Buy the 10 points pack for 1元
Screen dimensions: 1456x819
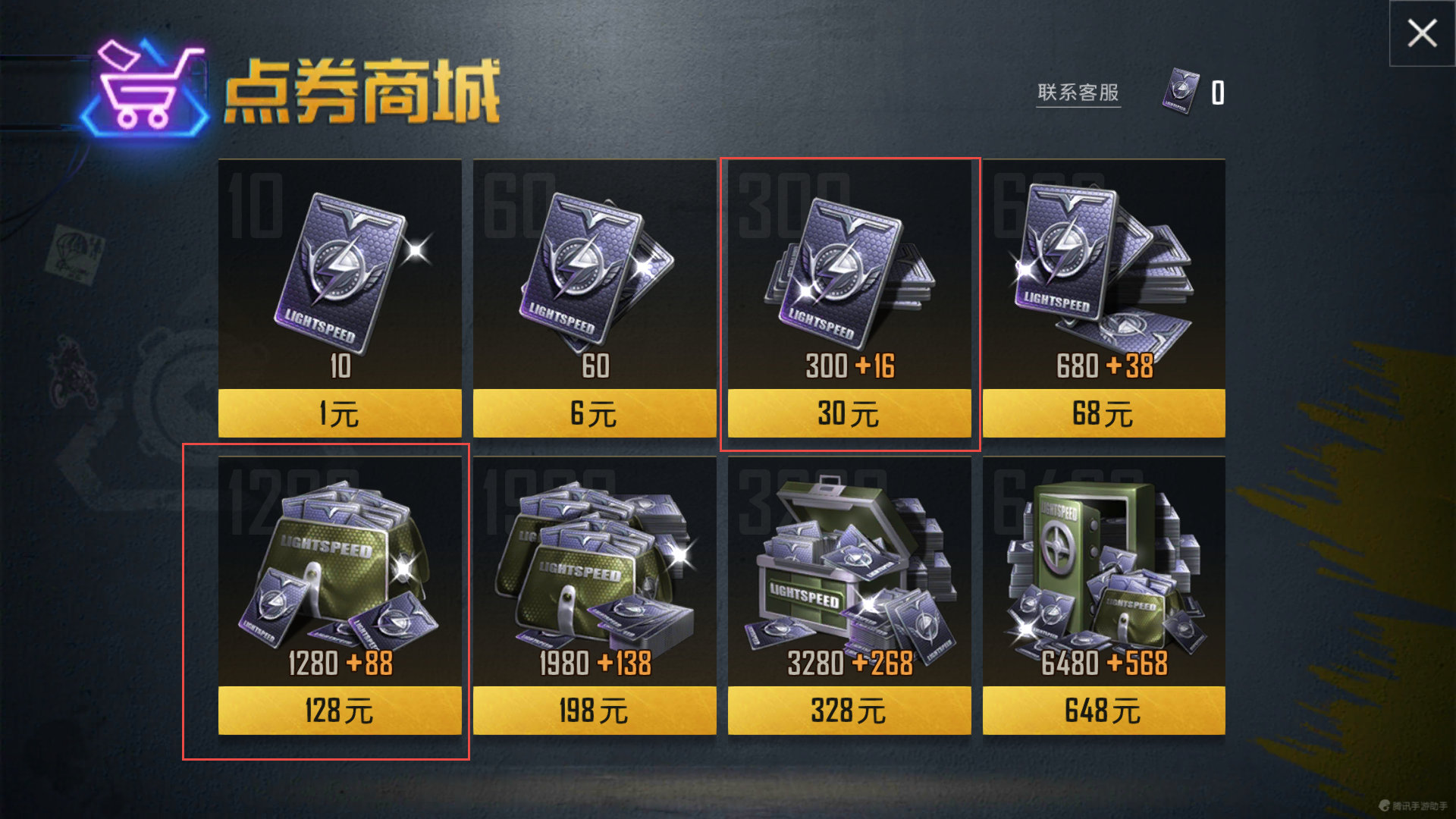[x=339, y=413]
